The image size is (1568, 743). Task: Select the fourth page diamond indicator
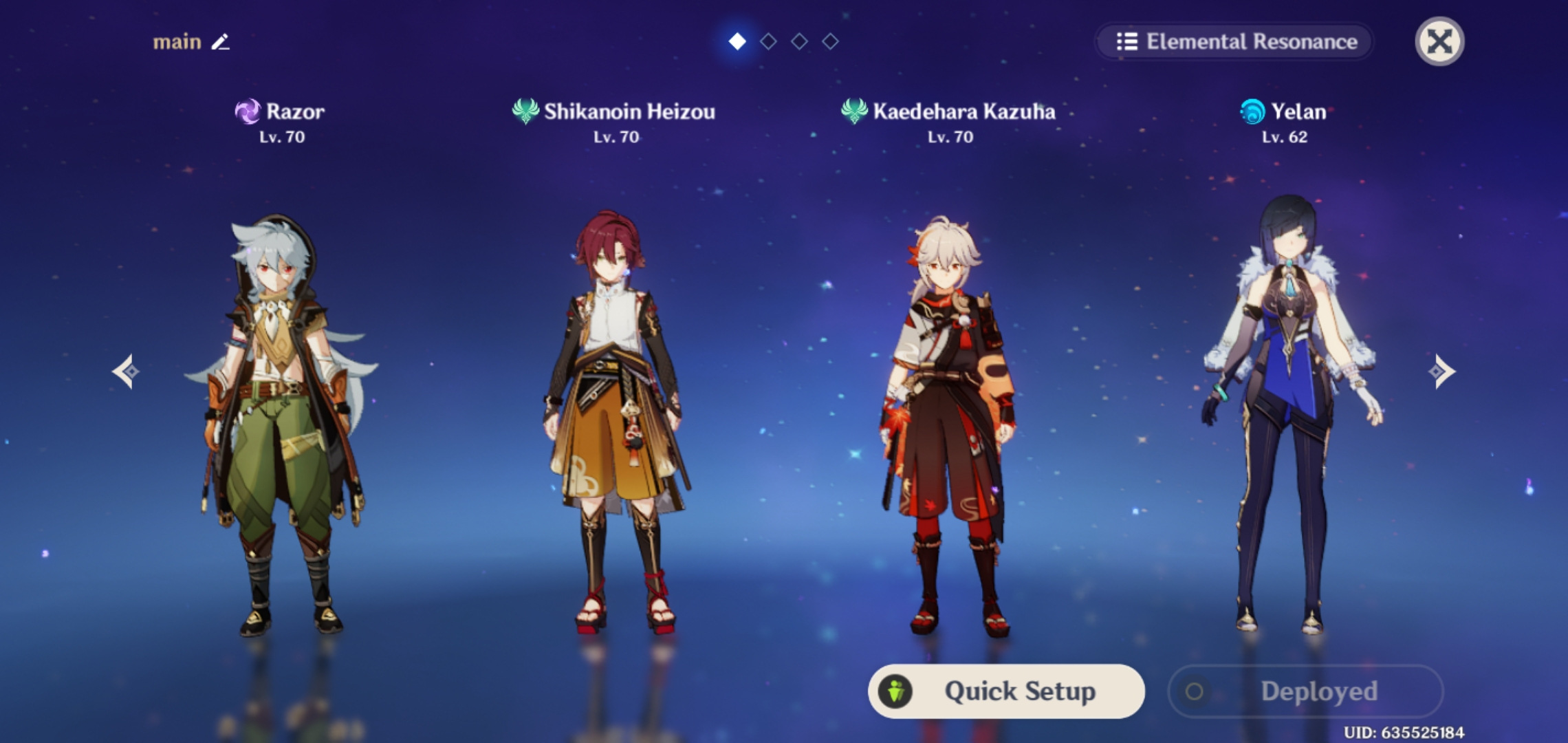pos(830,41)
